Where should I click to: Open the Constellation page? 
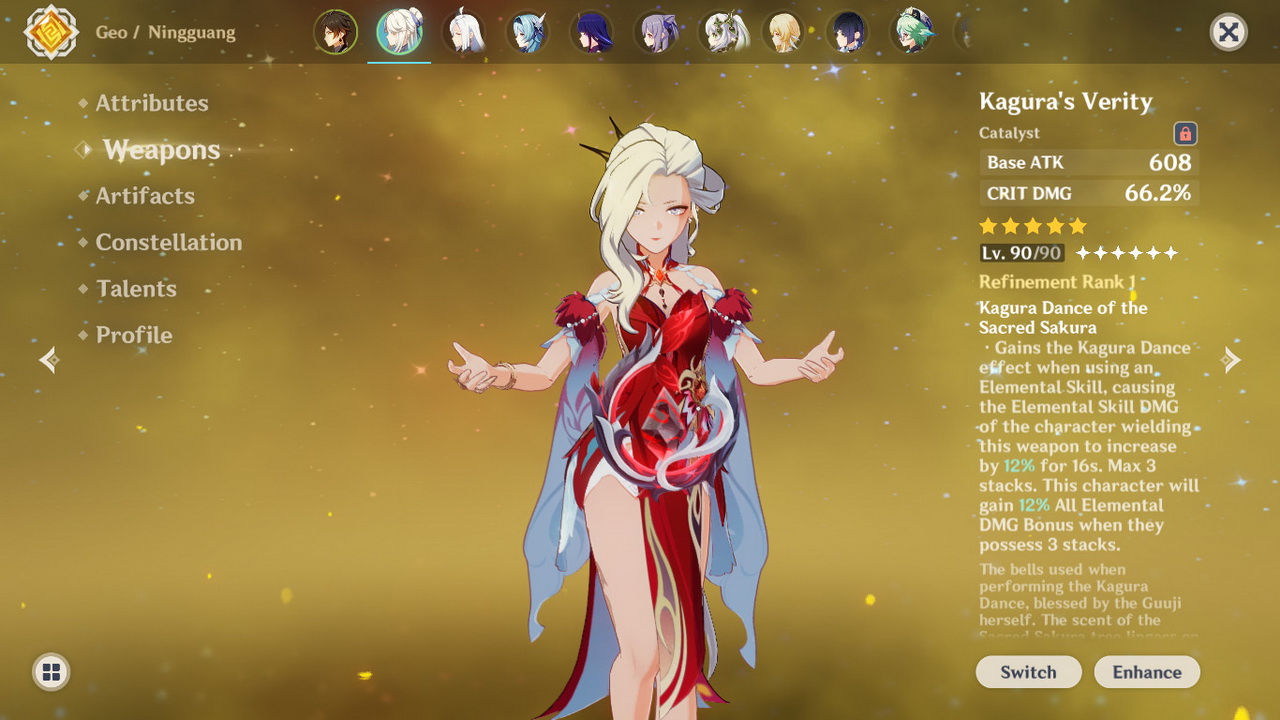tap(168, 242)
